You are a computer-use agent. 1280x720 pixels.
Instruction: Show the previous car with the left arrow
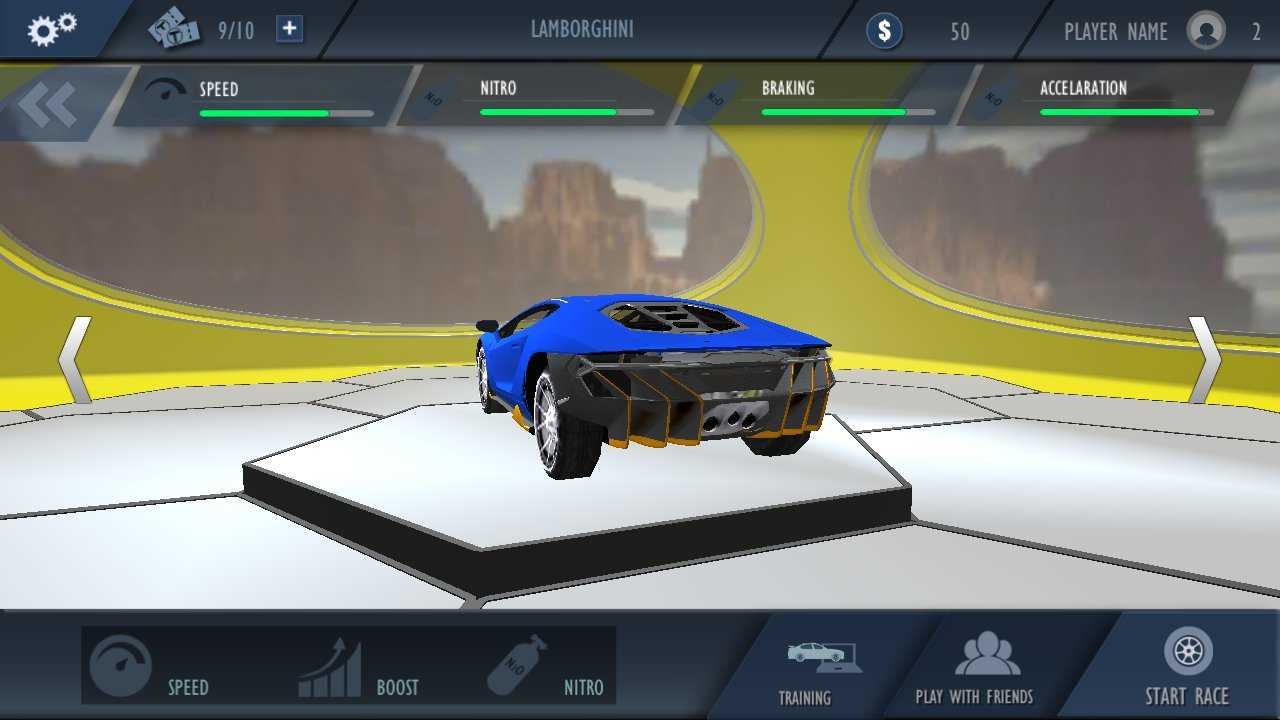[x=75, y=360]
